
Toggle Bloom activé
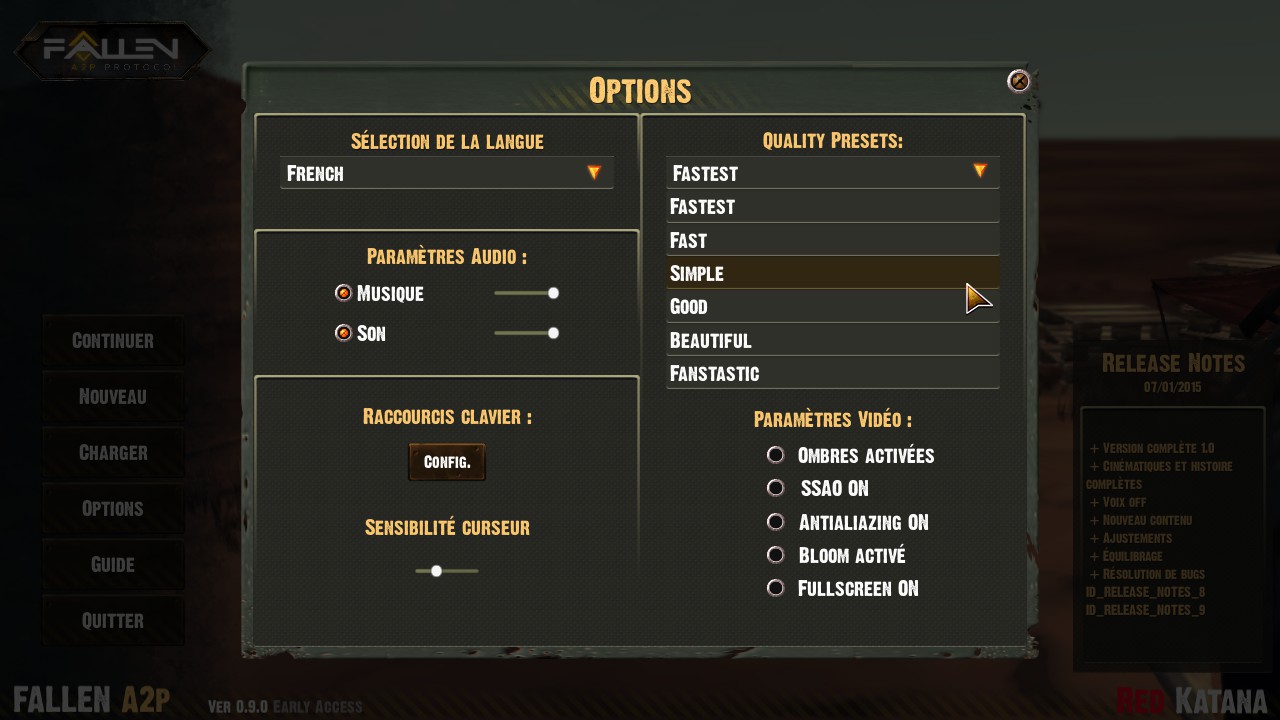click(775, 555)
